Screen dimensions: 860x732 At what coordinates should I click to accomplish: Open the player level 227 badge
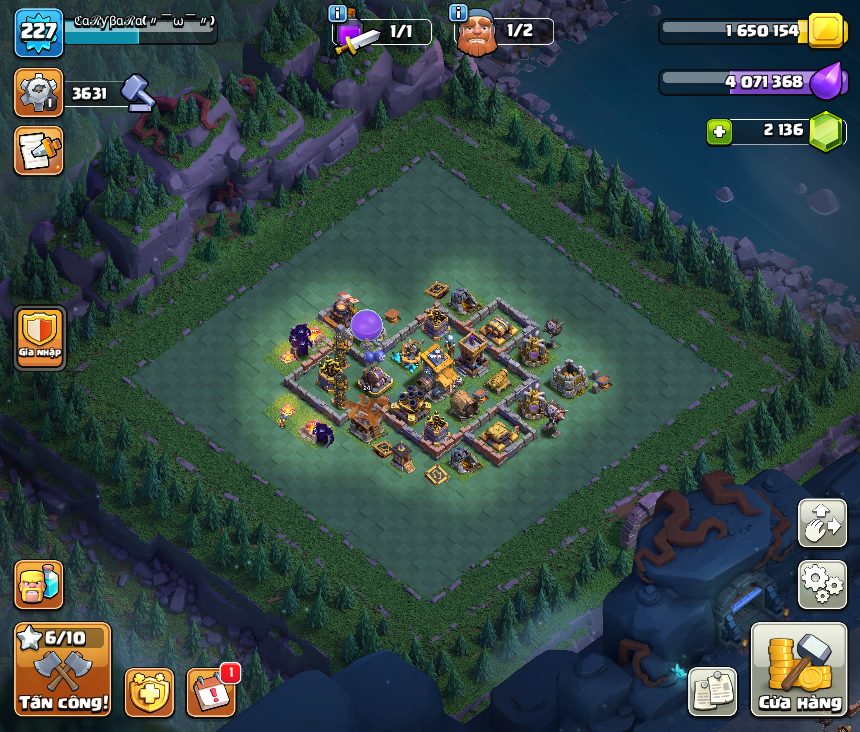(x=39, y=31)
